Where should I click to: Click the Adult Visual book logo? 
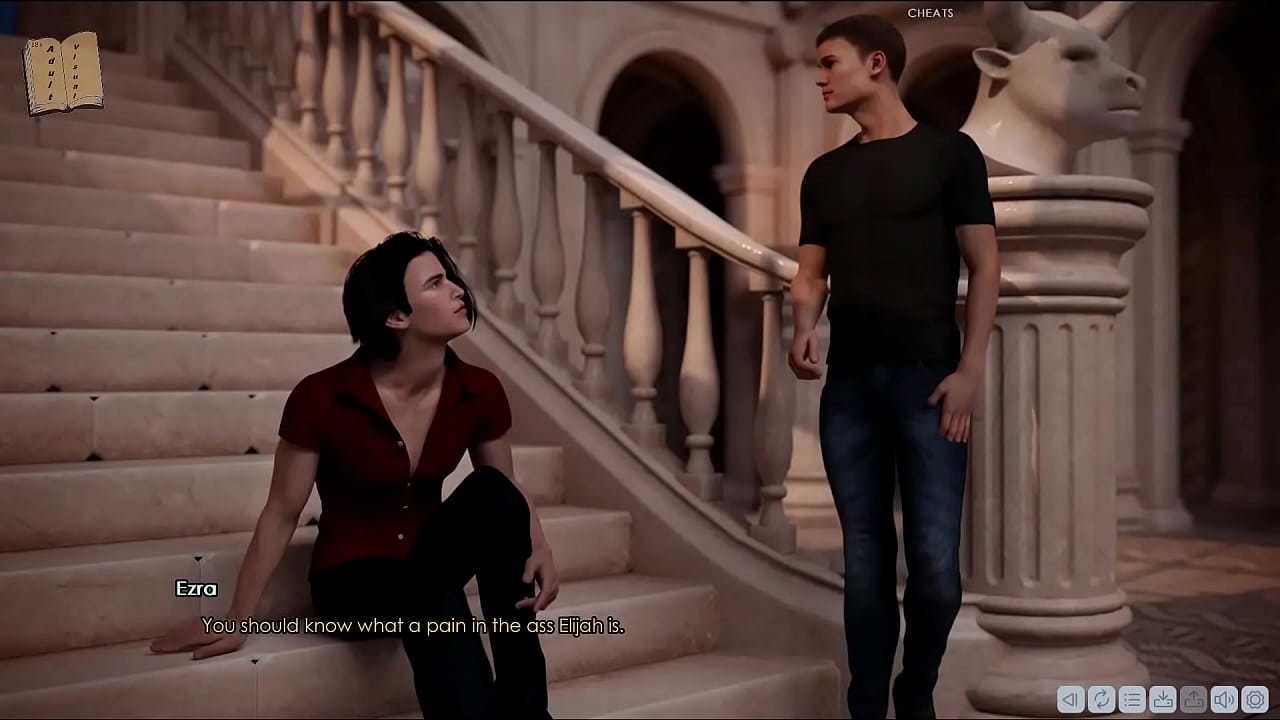tap(60, 70)
